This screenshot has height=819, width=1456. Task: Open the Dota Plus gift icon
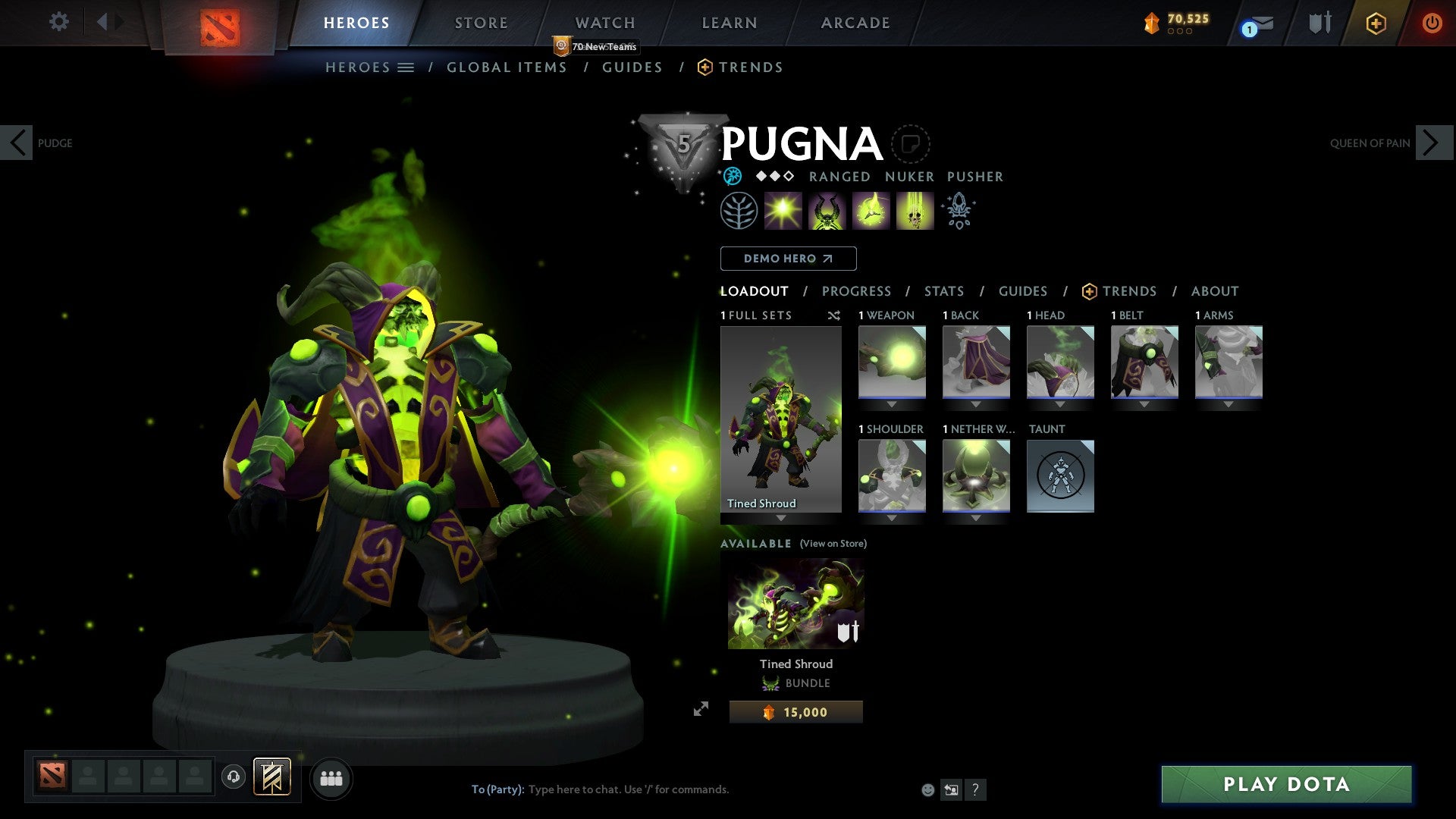pyautogui.click(x=1376, y=23)
